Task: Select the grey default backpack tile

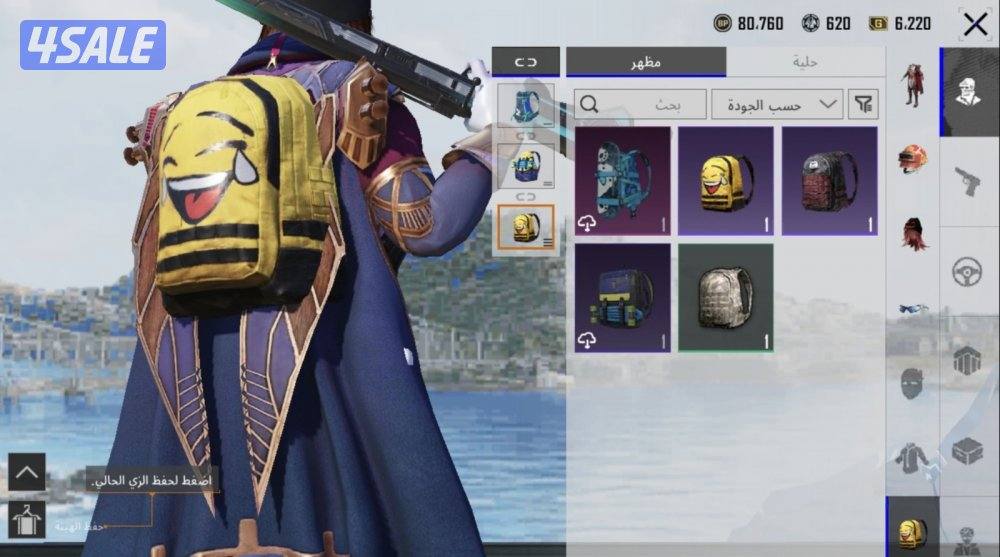Action: pyautogui.click(x=726, y=297)
